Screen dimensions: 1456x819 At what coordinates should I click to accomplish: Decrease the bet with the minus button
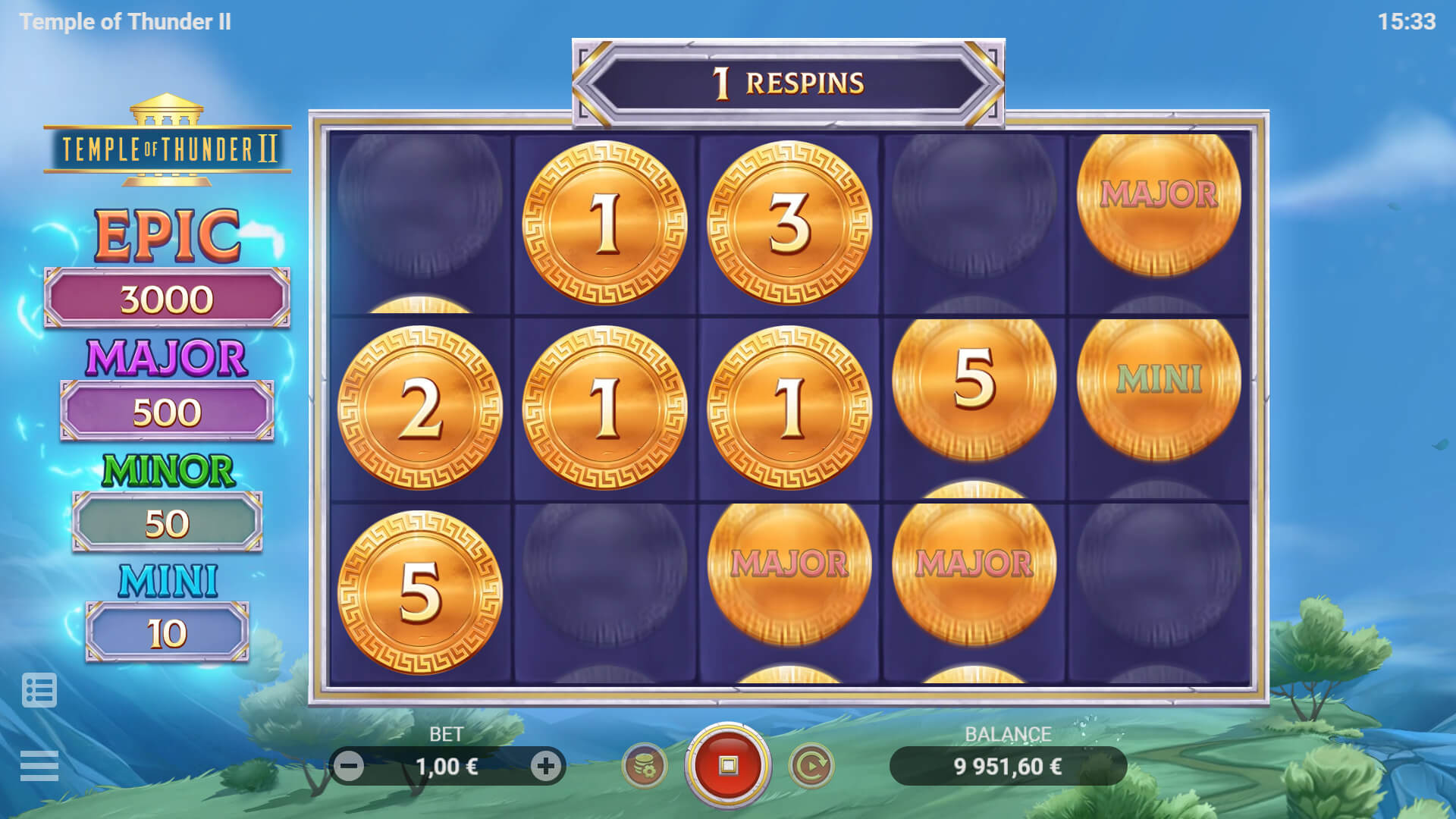click(x=350, y=766)
